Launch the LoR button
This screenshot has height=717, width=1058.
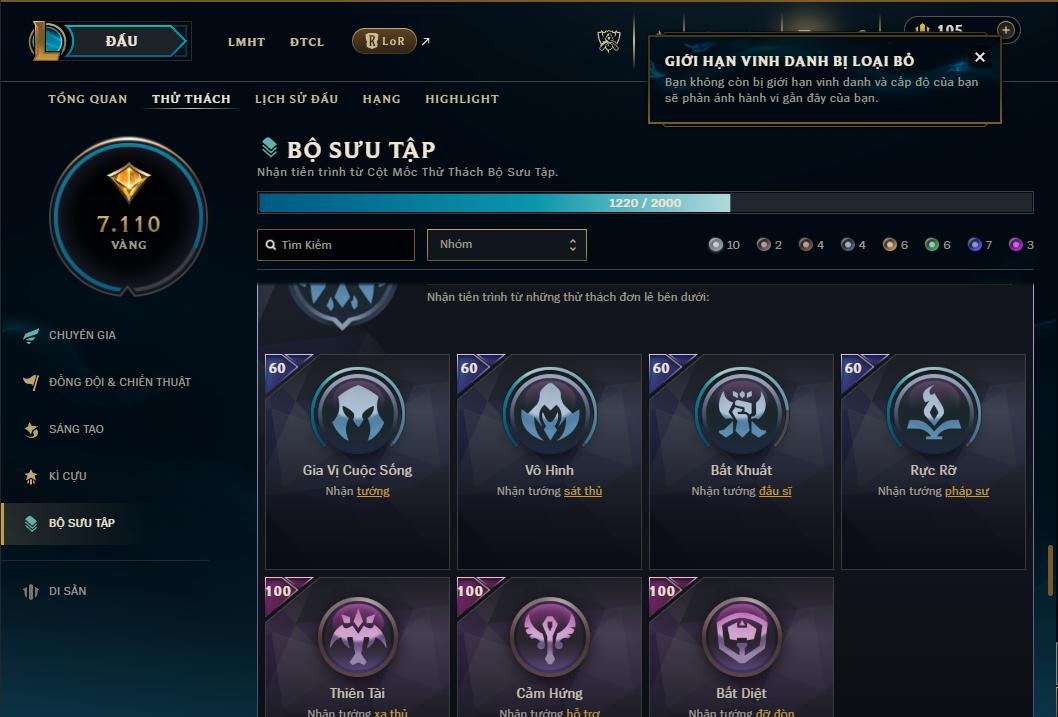385,41
